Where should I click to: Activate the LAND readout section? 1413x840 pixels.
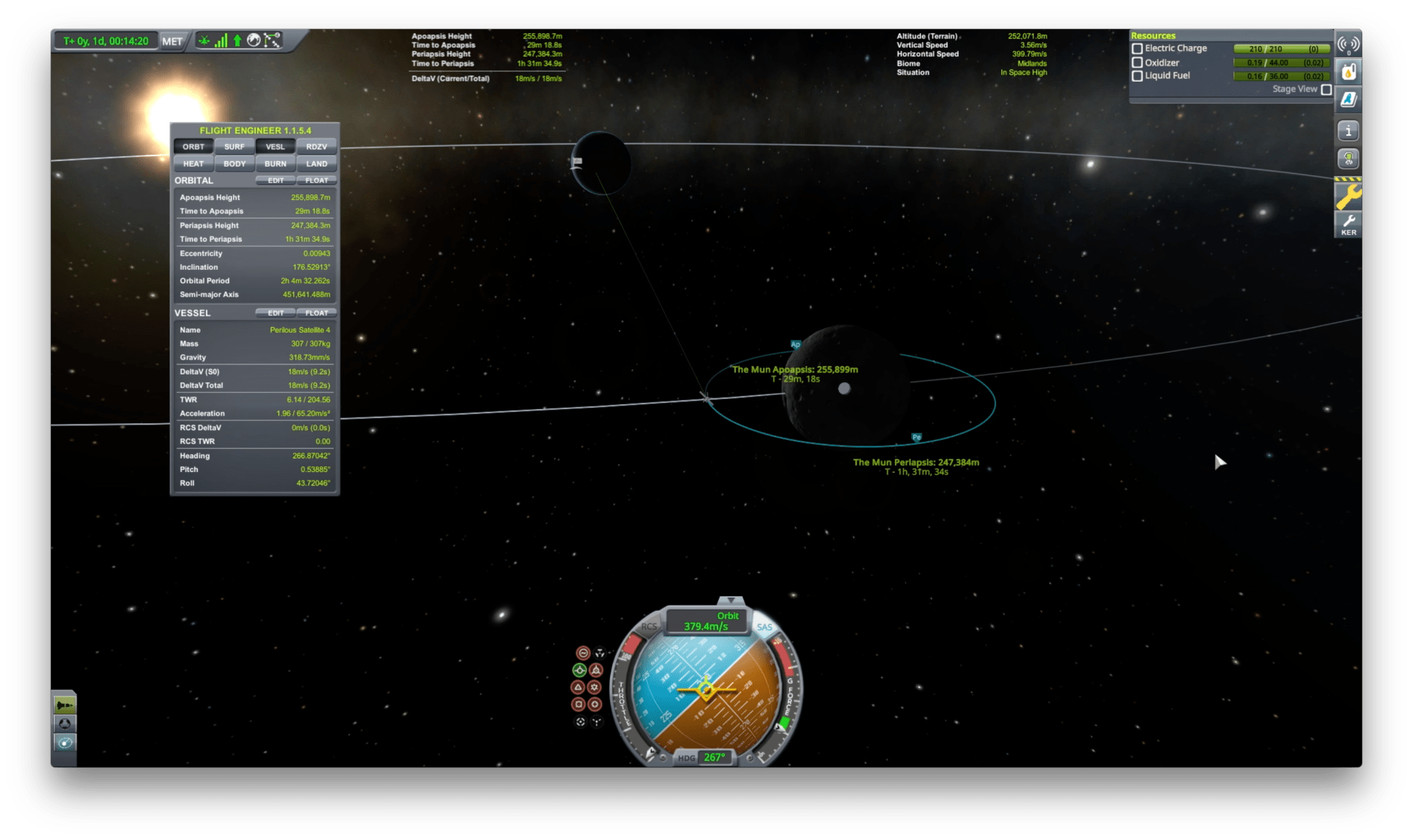coord(316,164)
